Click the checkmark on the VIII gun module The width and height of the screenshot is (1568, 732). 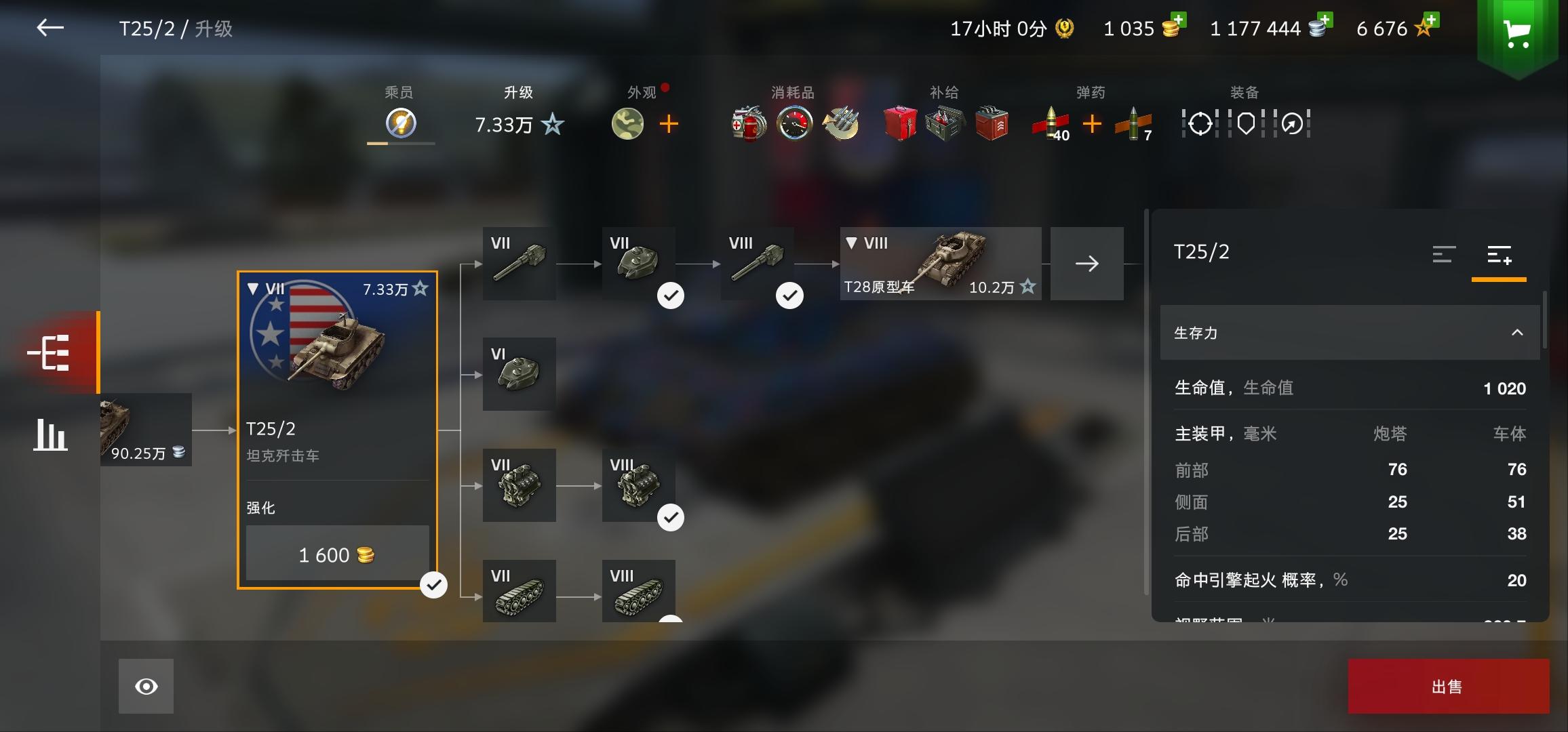click(789, 295)
